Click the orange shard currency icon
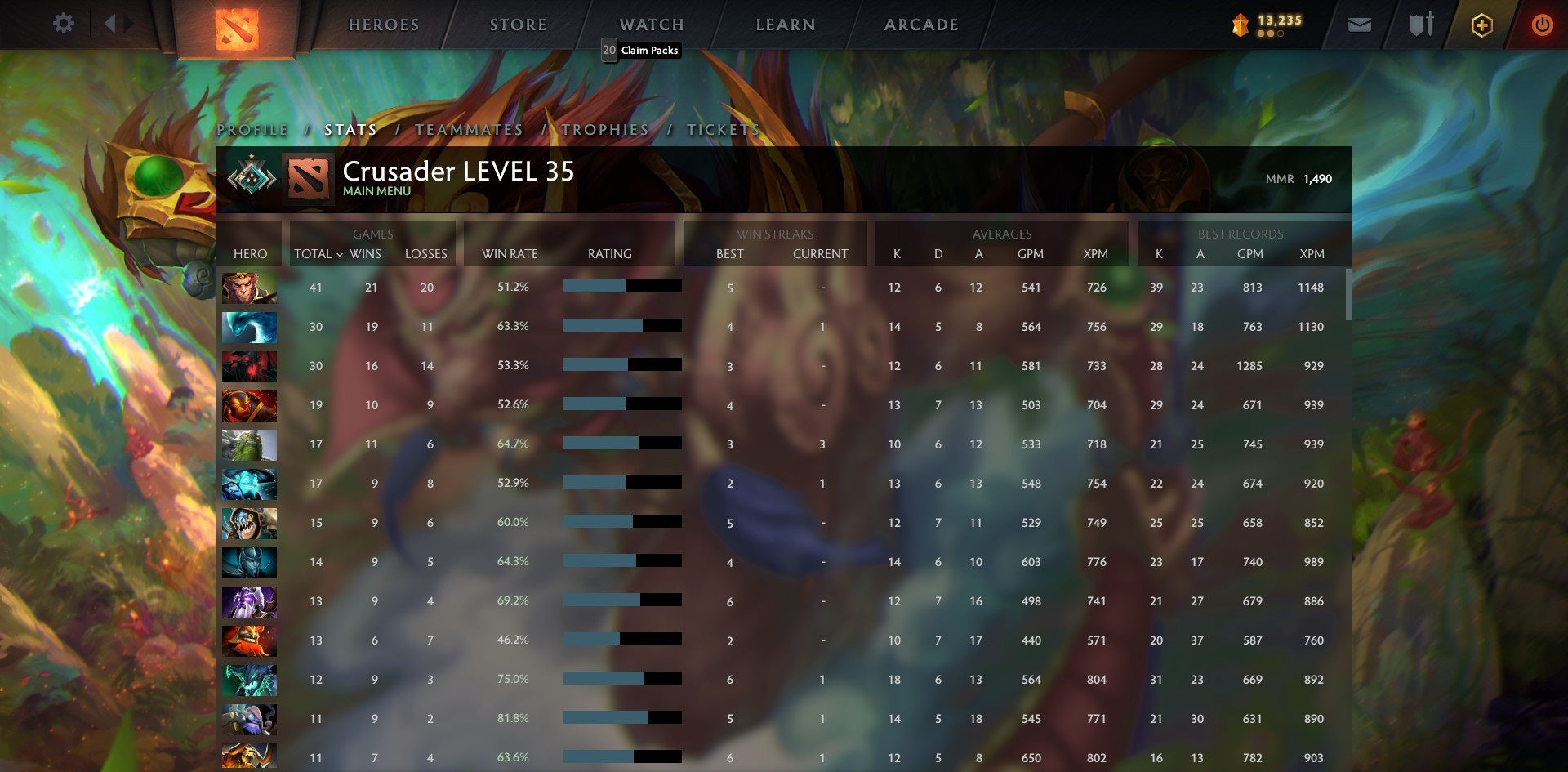Screen dimensions: 1568x772 [1238, 25]
